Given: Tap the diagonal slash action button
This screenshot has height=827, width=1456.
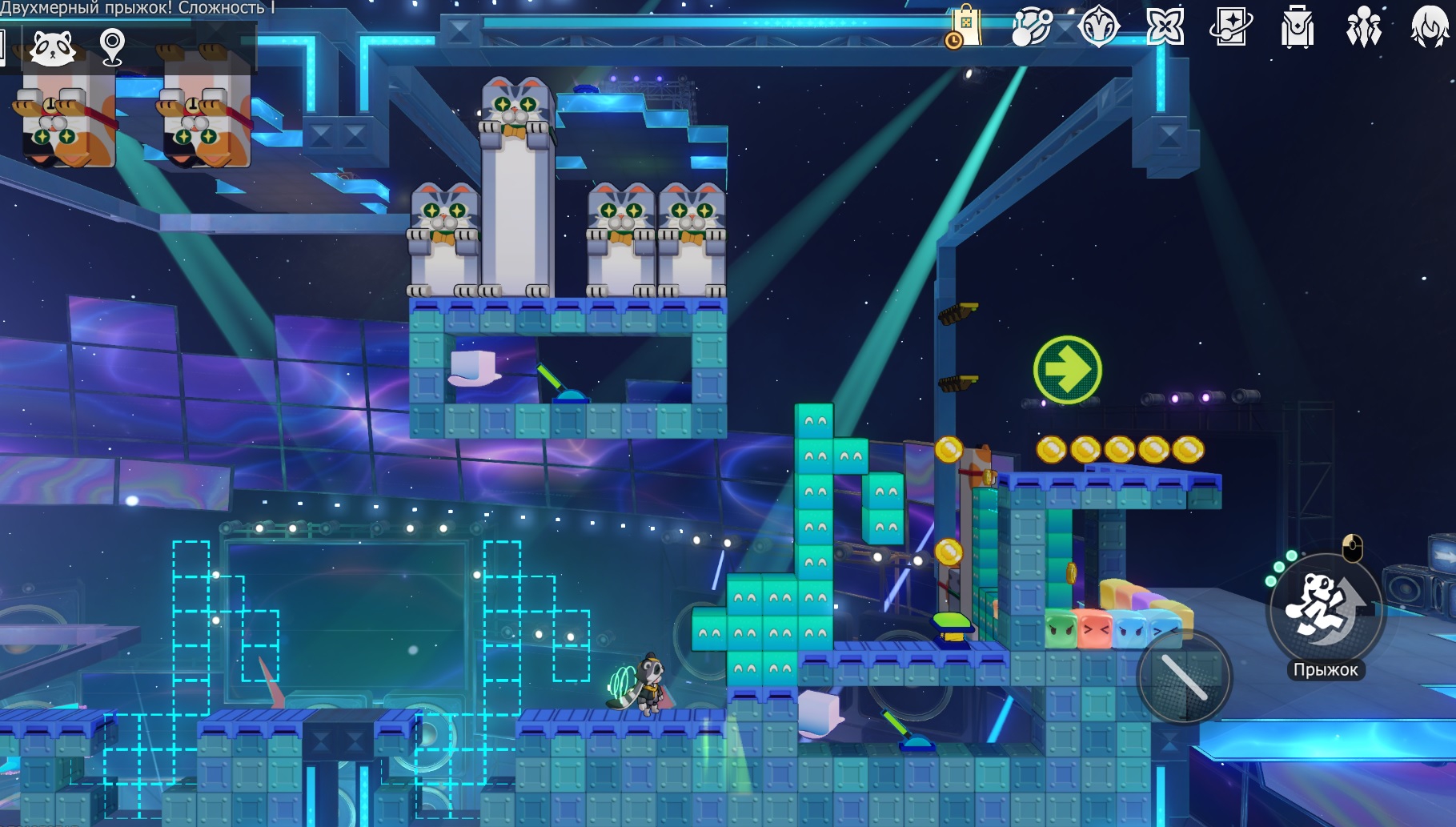Looking at the screenshot, I should point(1184,677).
